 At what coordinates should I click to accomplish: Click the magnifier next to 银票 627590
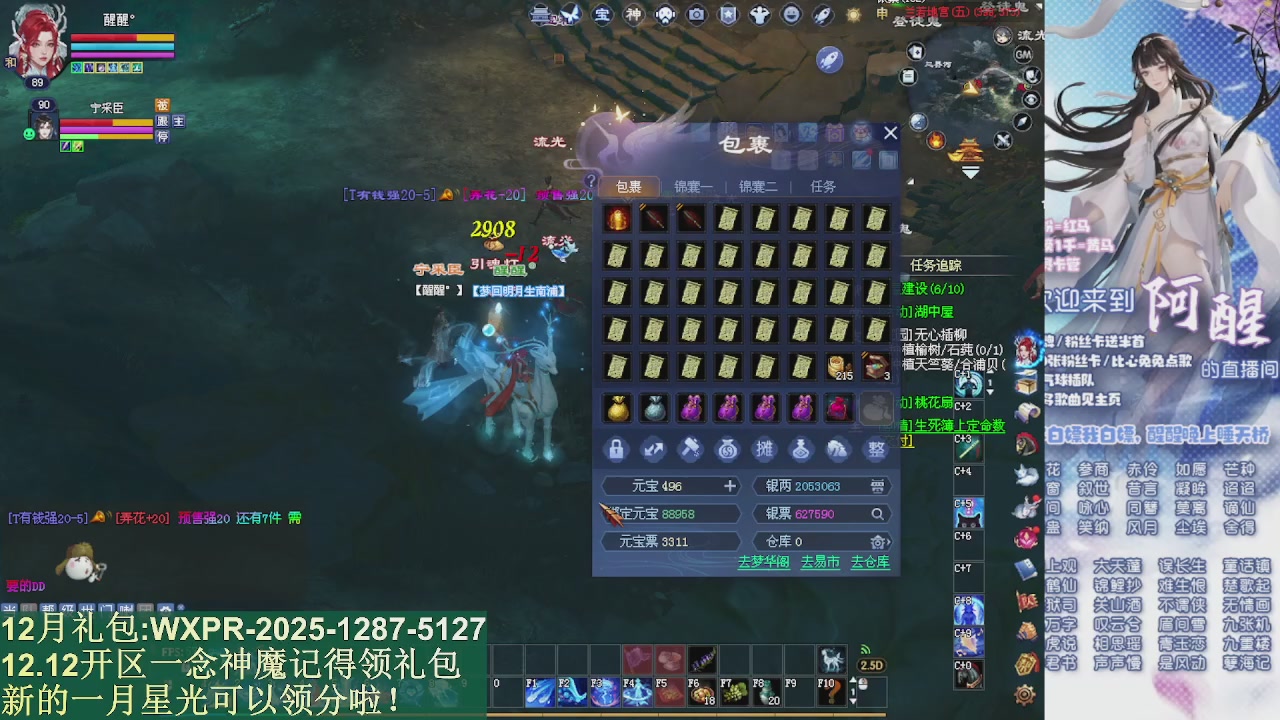click(x=877, y=514)
